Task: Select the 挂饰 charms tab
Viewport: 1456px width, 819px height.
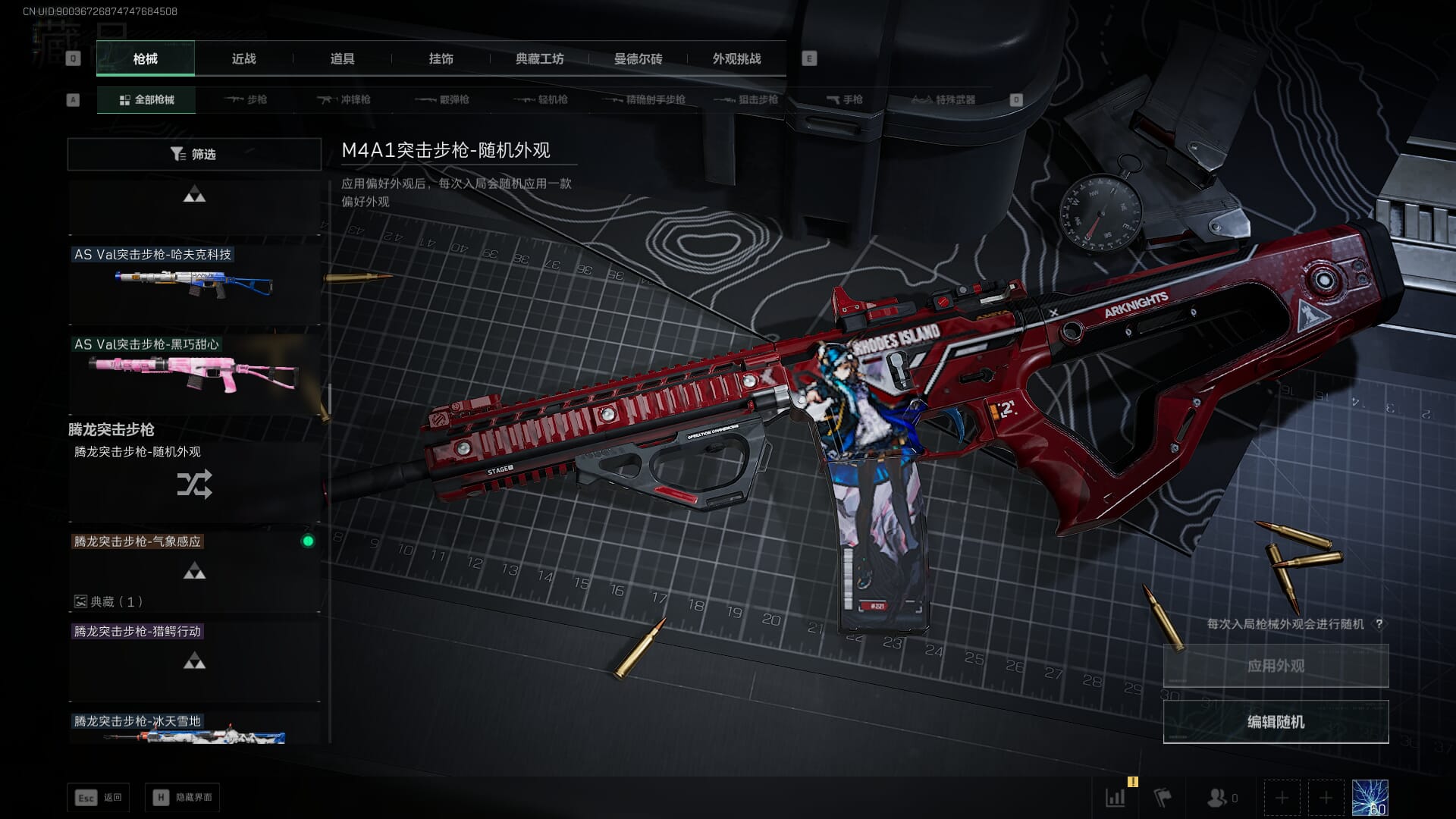Action: (441, 59)
